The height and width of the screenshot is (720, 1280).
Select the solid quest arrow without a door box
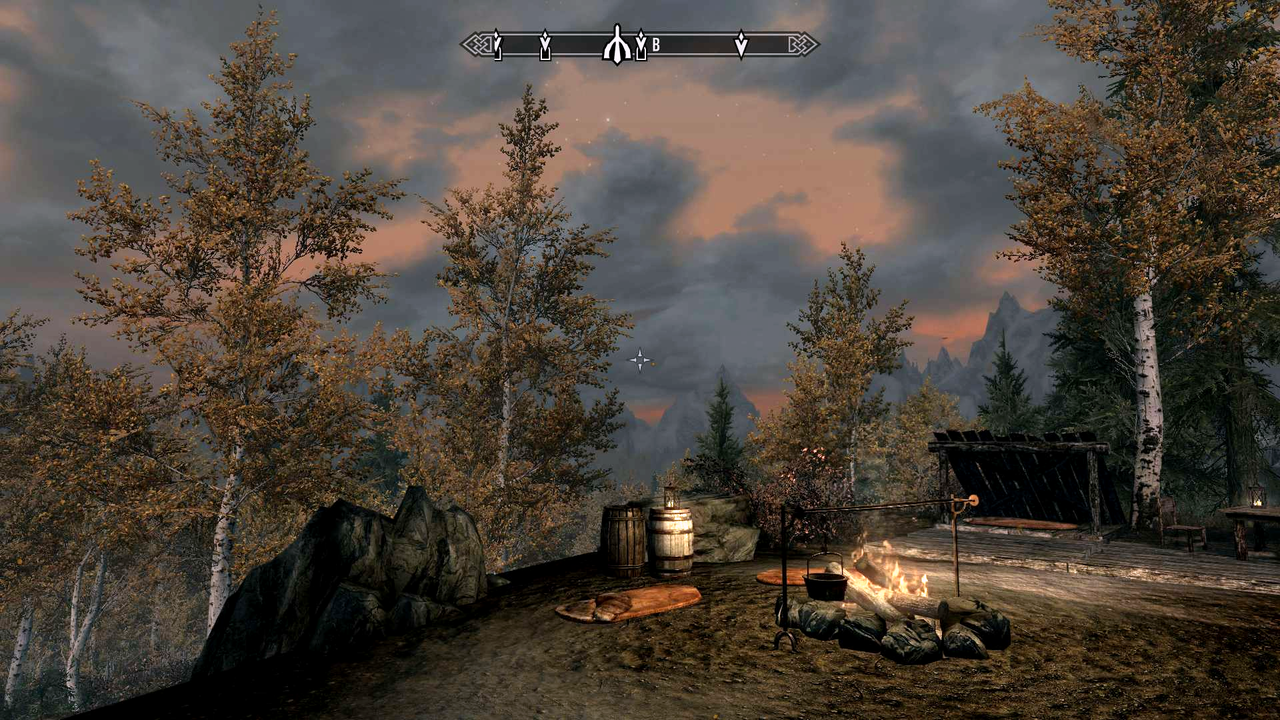coord(741,44)
